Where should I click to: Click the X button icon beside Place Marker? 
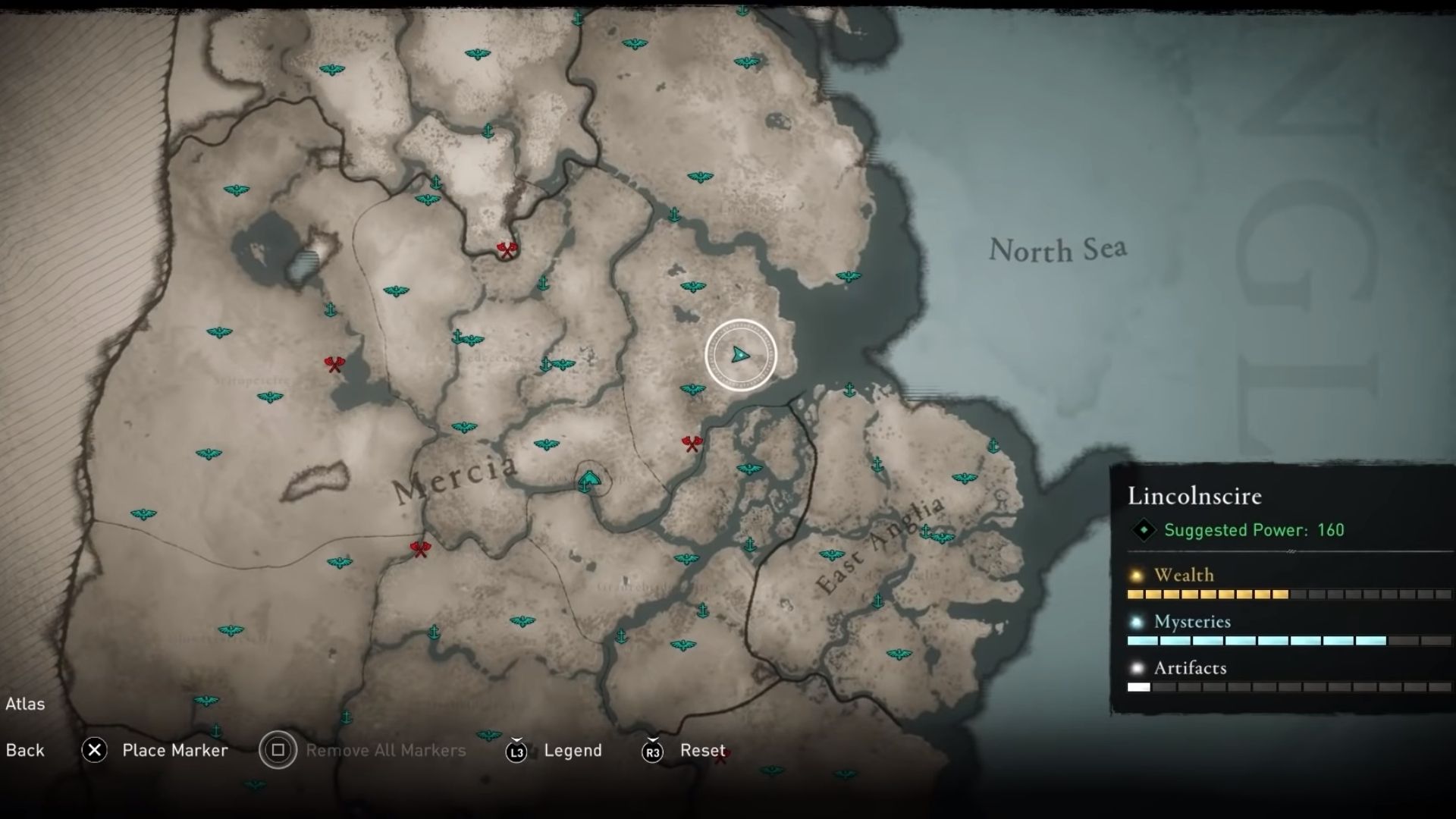[94, 750]
